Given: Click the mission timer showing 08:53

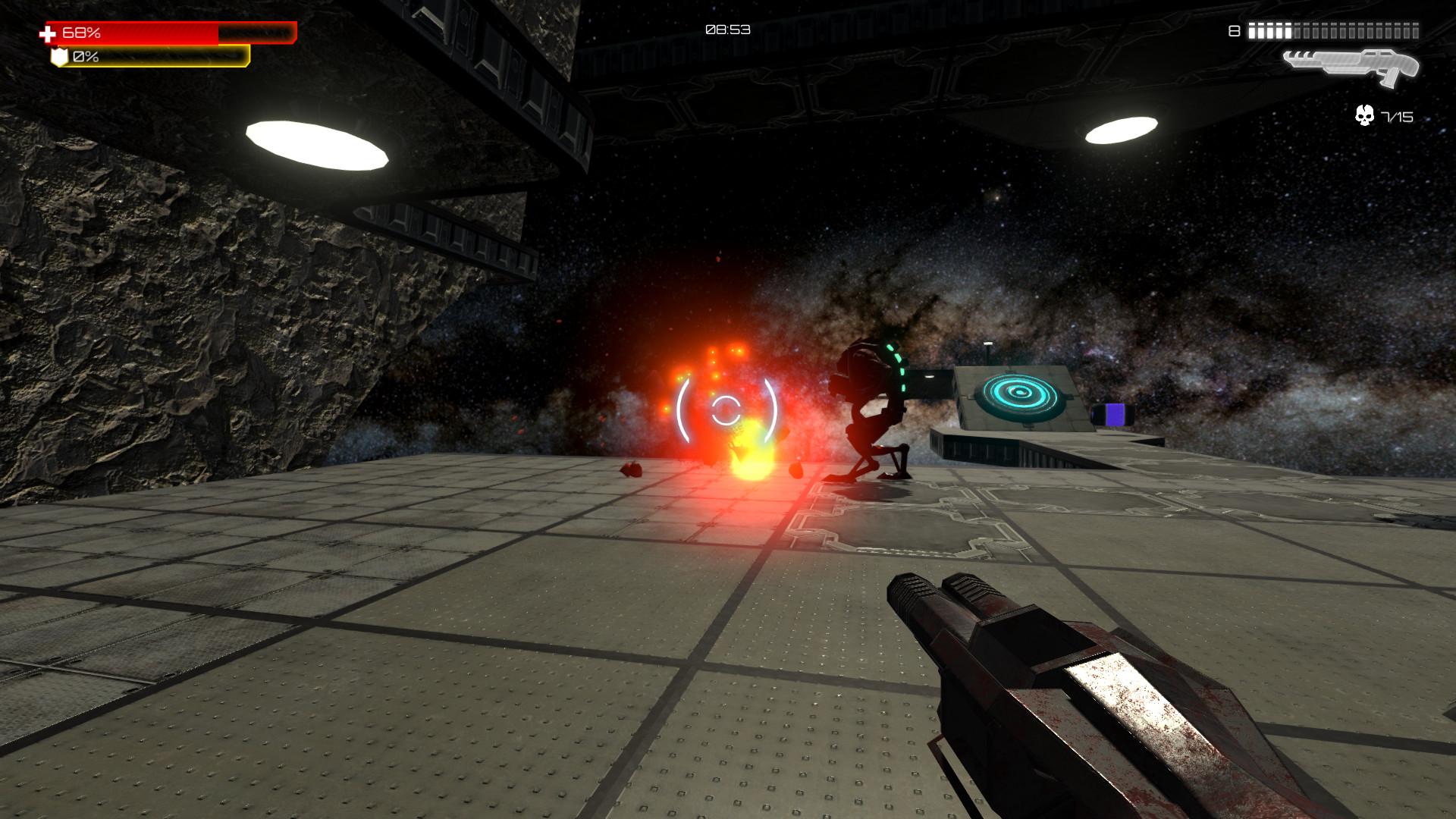Looking at the screenshot, I should [x=726, y=29].
